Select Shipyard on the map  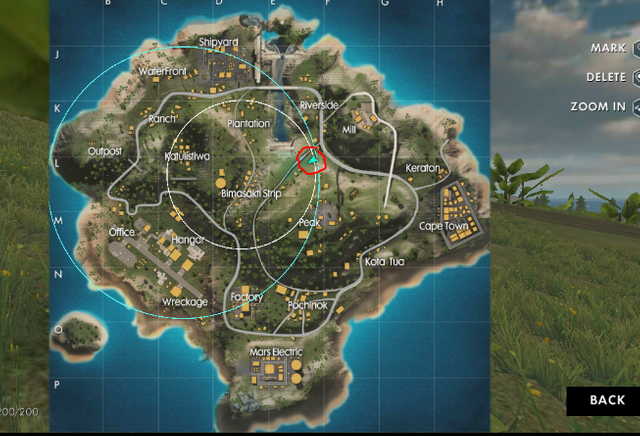(218, 43)
